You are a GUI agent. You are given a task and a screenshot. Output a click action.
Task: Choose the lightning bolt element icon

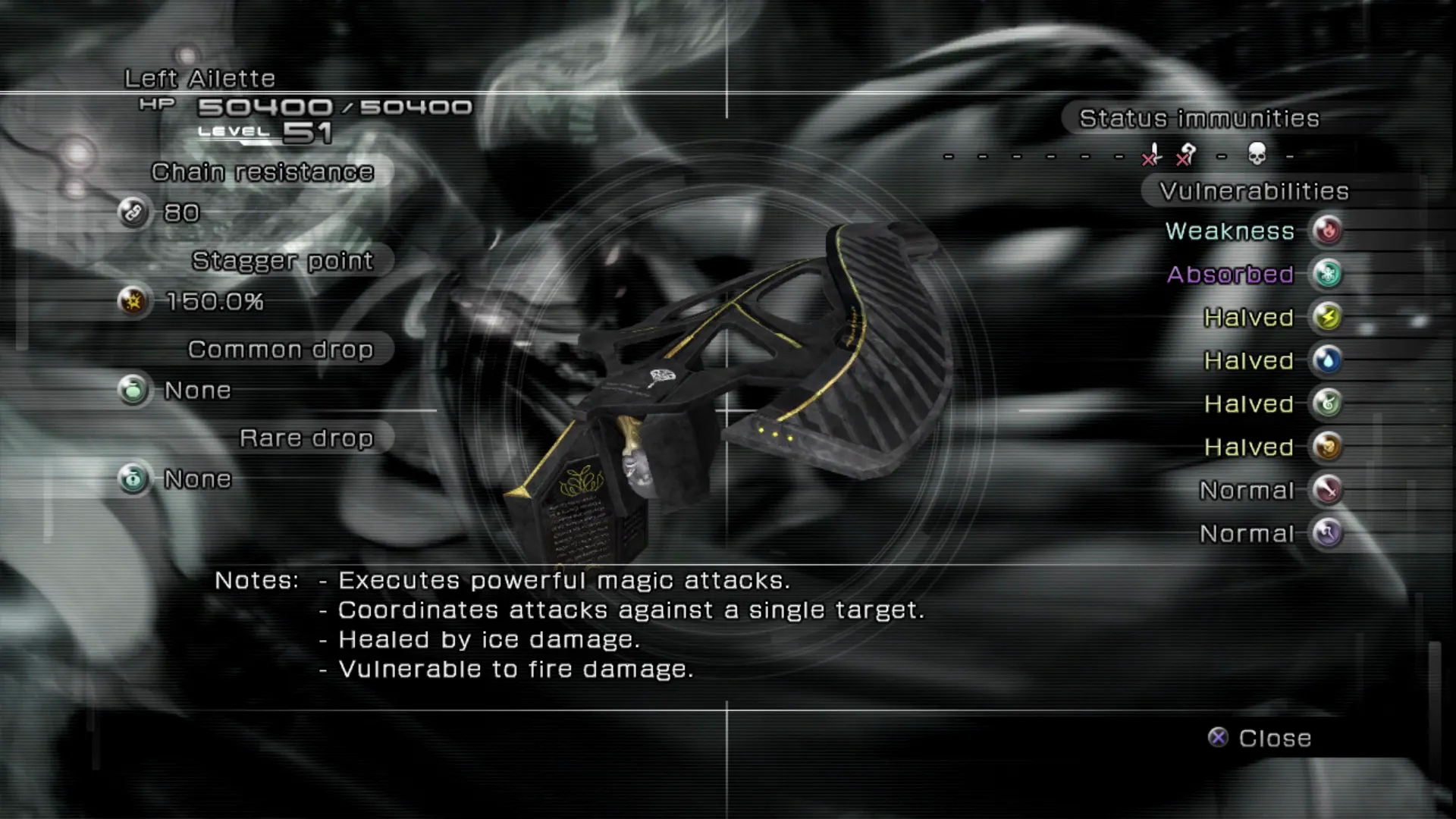[x=1327, y=317]
